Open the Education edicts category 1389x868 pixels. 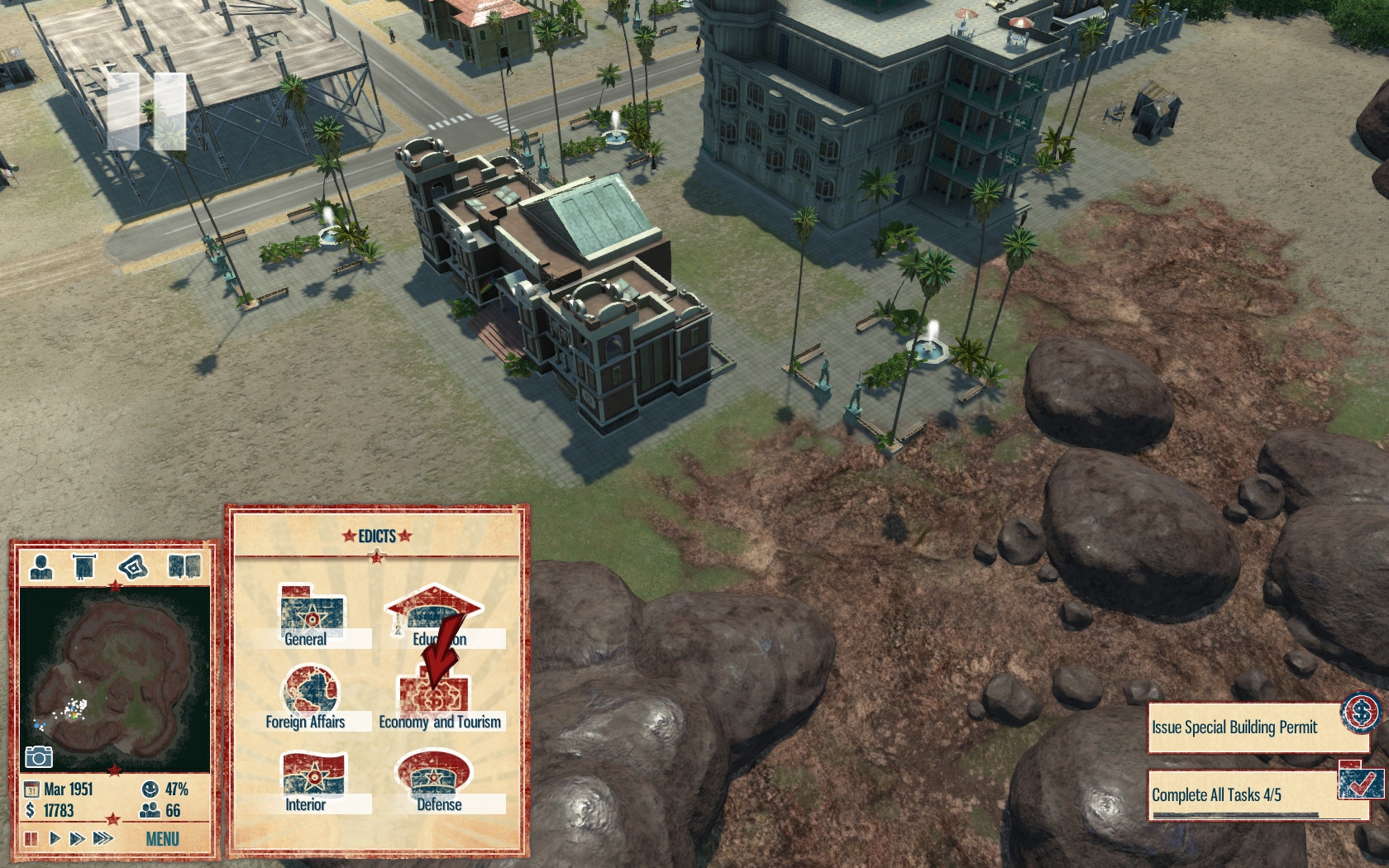tap(434, 616)
